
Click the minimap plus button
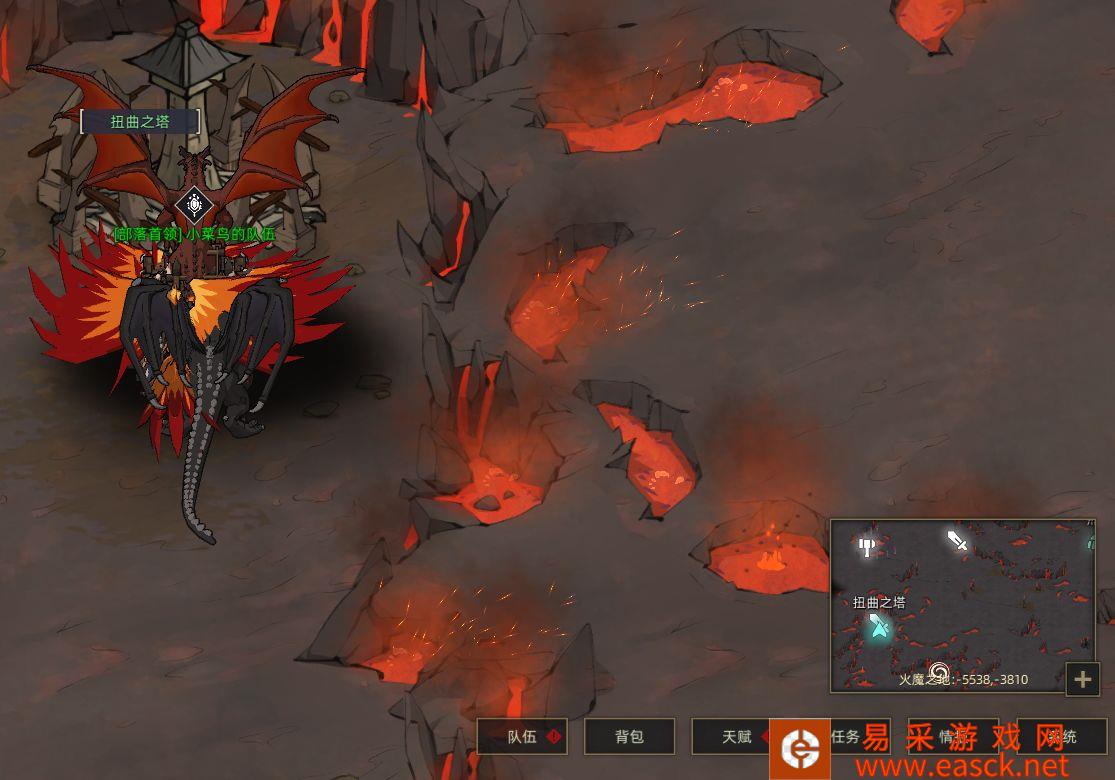(x=1082, y=680)
